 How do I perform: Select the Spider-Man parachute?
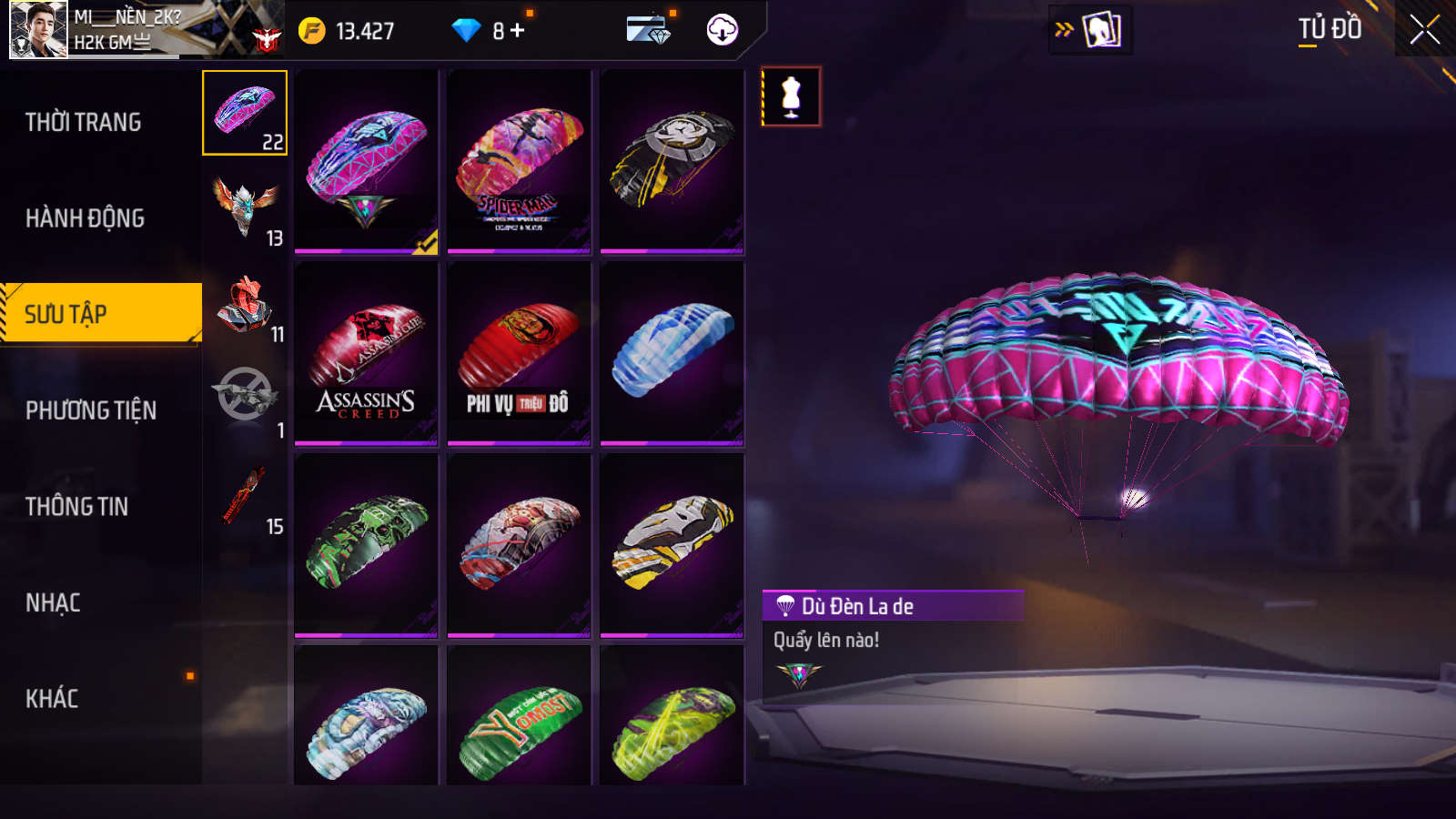coord(519,162)
